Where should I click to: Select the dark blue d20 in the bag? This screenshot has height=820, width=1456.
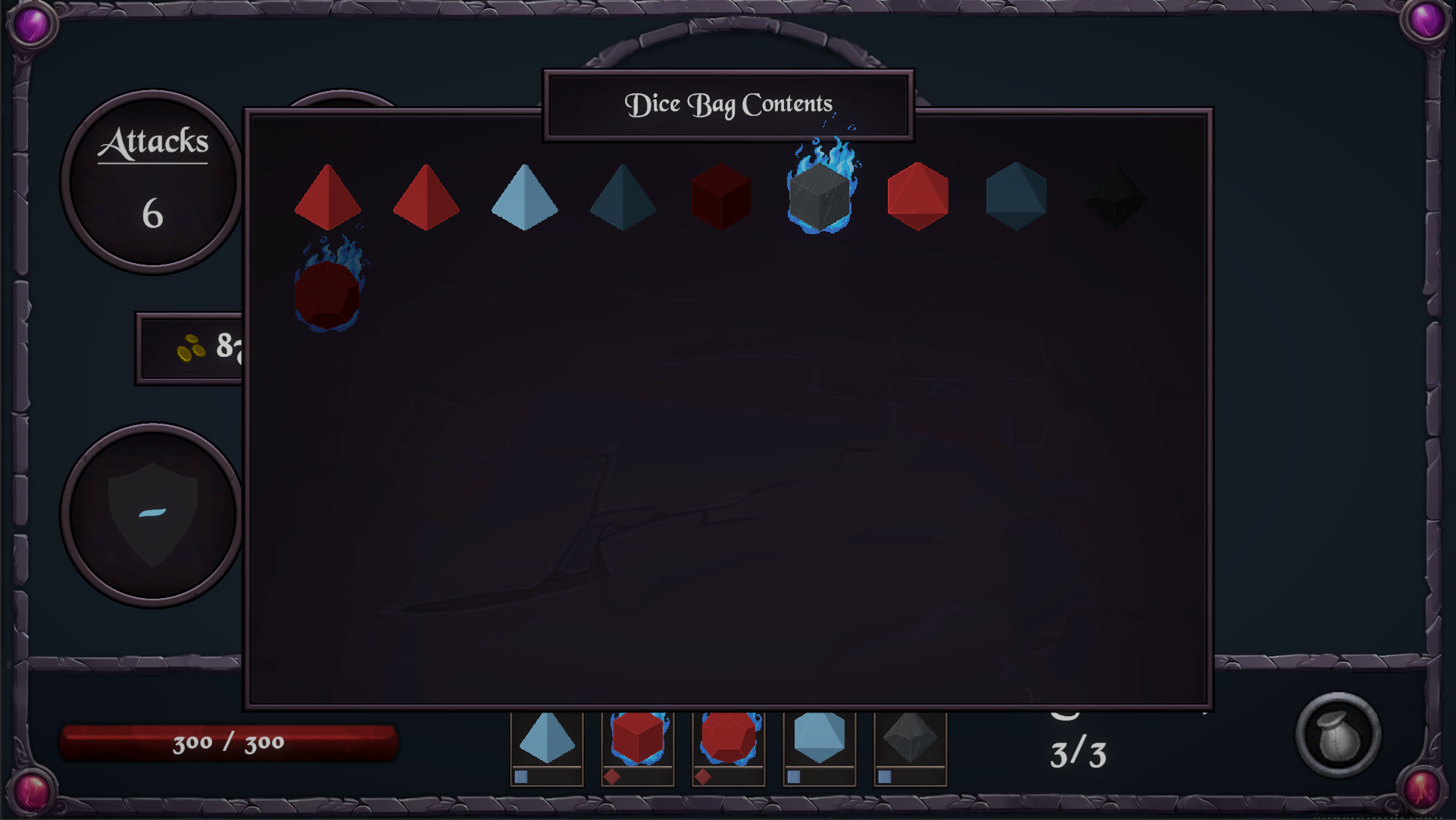[x=1017, y=197]
